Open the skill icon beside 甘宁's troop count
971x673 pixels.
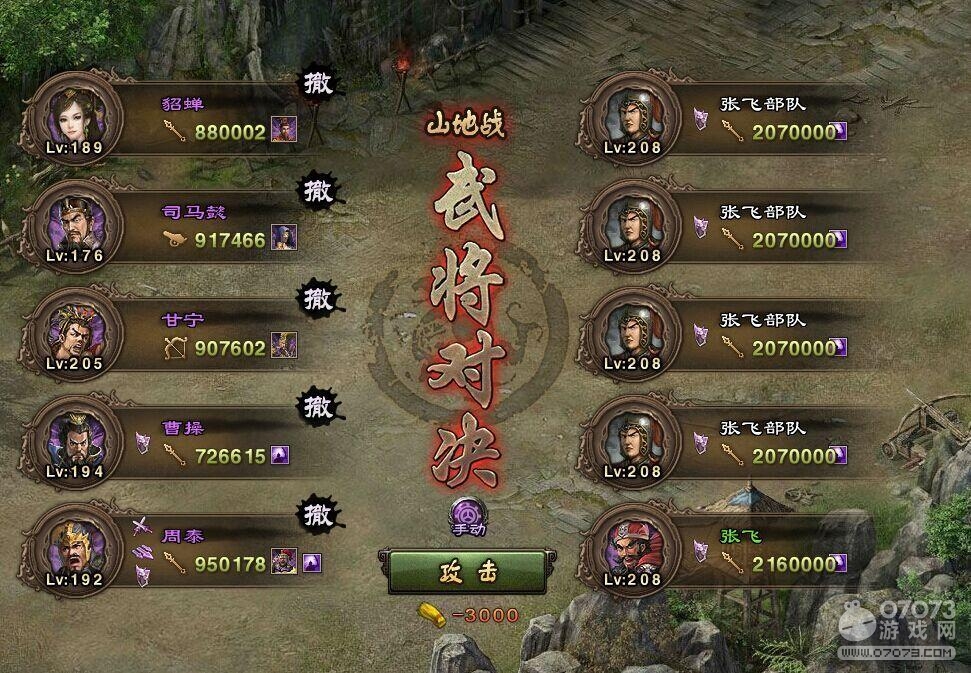(284, 347)
